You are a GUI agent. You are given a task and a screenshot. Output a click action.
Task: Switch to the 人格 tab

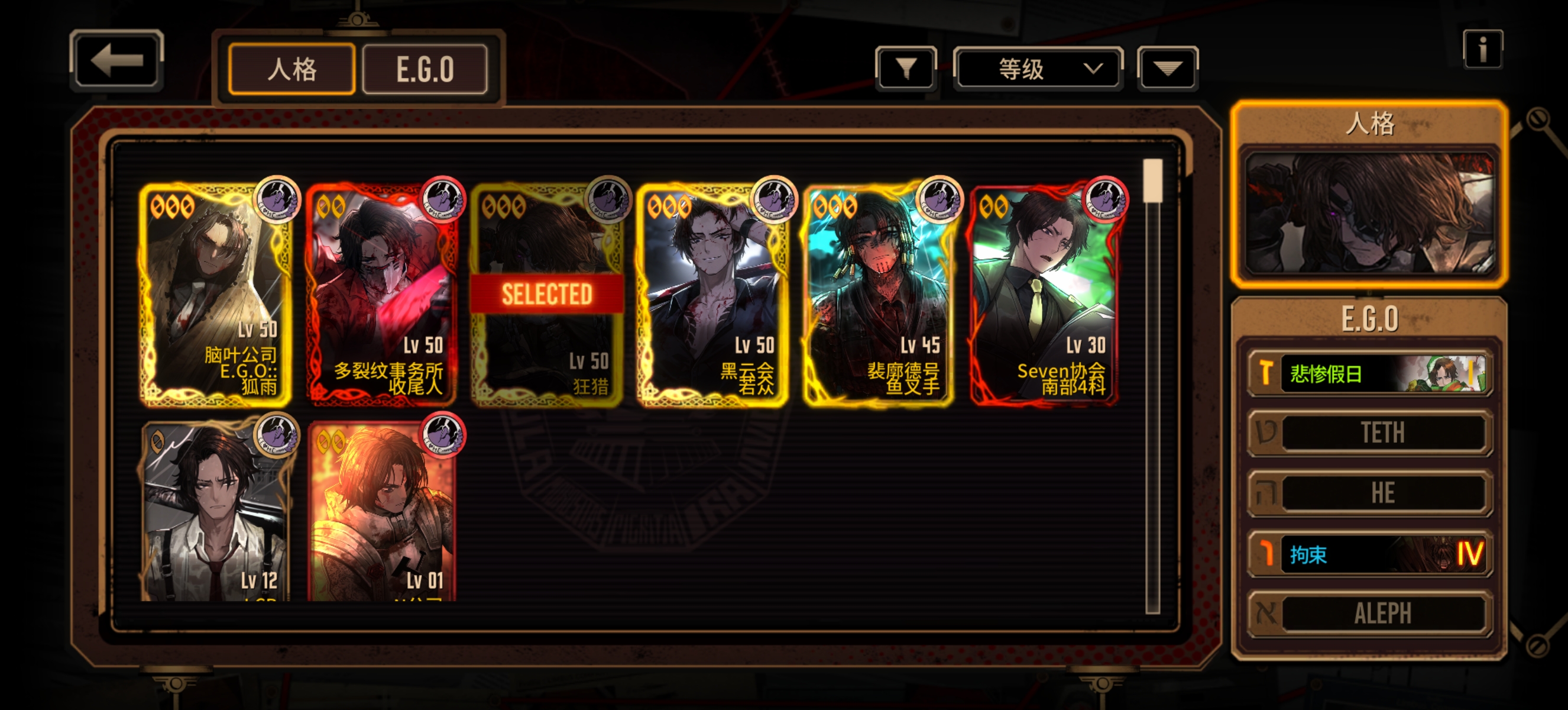pyautogui.click(x=291, y=69)
